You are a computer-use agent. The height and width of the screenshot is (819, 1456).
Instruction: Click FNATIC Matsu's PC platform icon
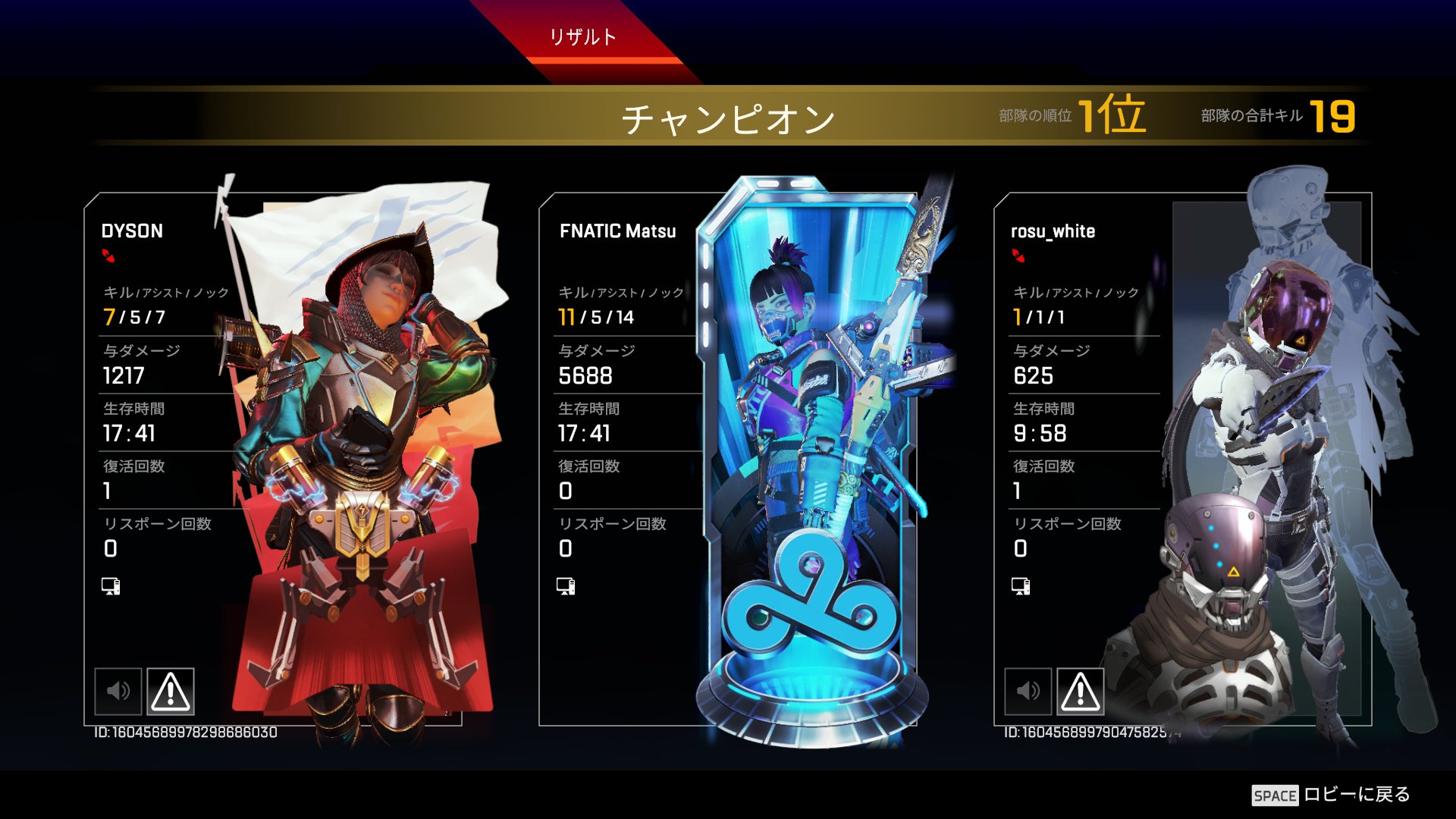point(564,585)
